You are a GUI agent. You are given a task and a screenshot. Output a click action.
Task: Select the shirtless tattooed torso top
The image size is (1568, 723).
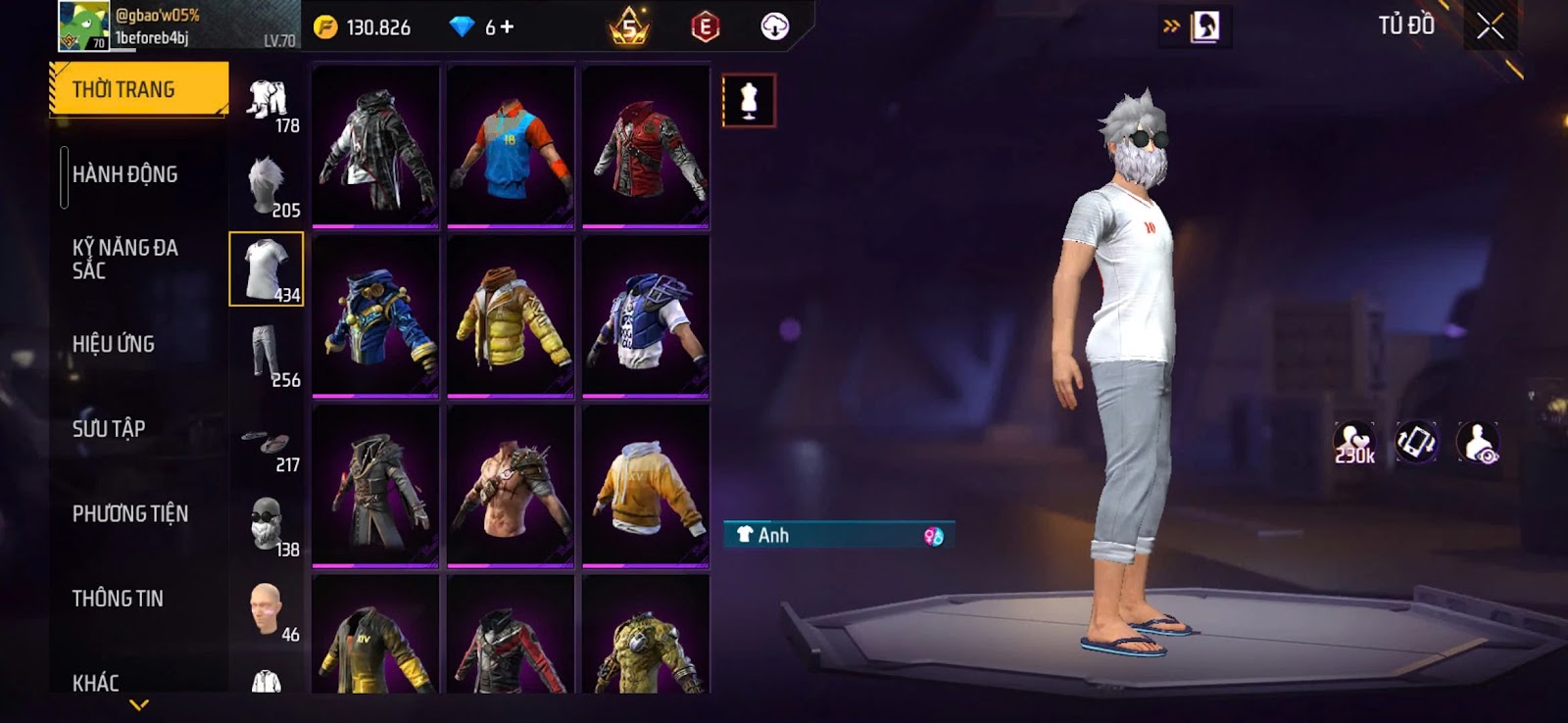click(511, 486)
